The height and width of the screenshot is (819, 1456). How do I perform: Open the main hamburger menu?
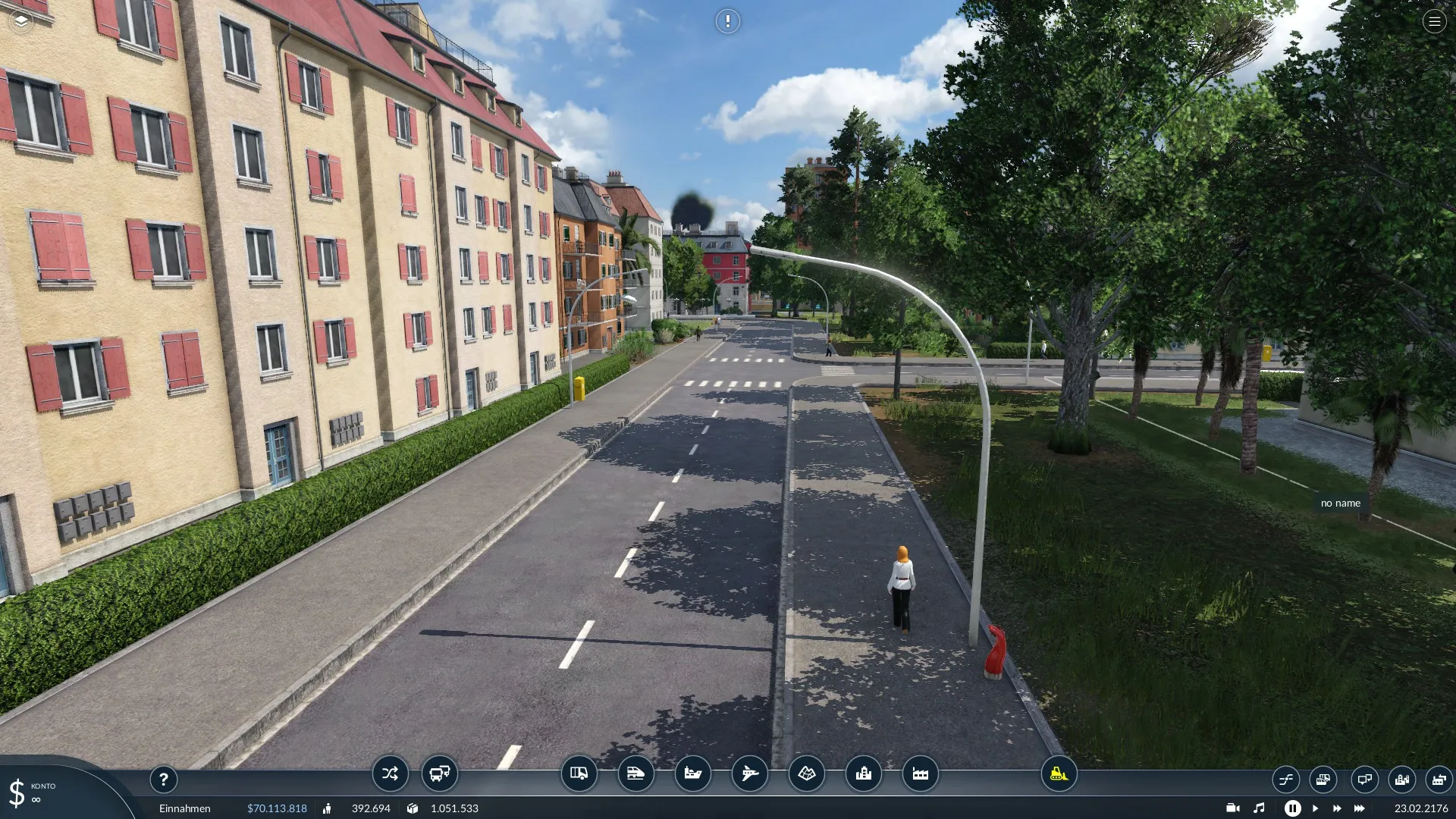click(1434, 21)
